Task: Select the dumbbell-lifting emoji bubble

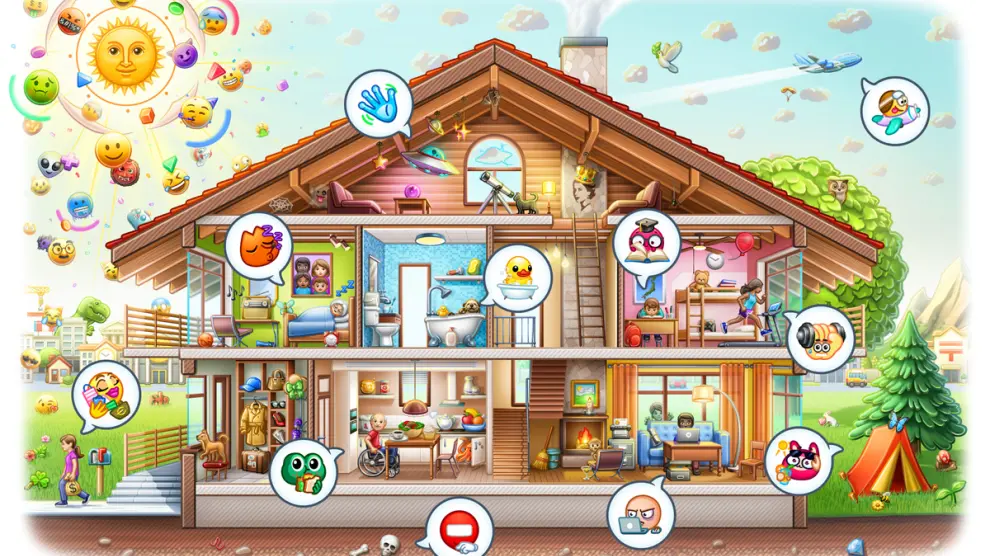Action: pyautogui.click(x=820, y=338)
